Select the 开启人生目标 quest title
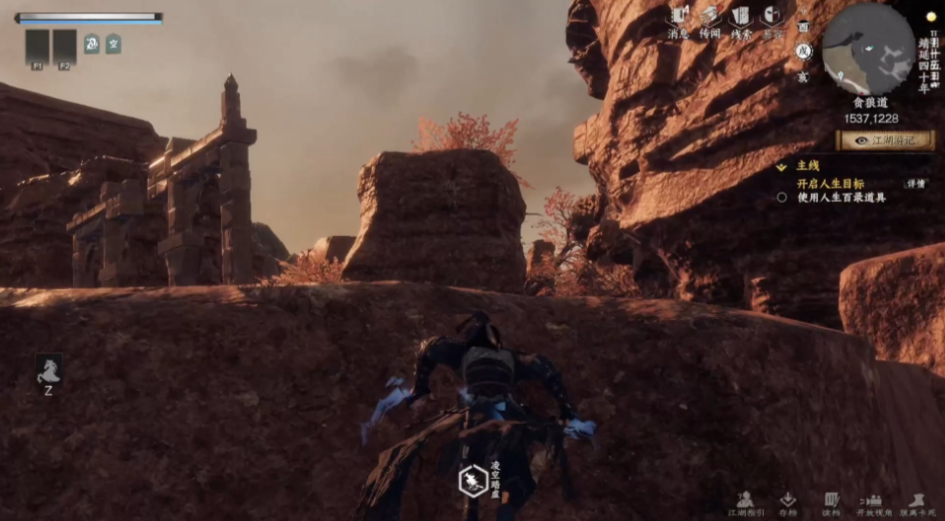This screenshot has width=945, height=521. tap(830, 184)
